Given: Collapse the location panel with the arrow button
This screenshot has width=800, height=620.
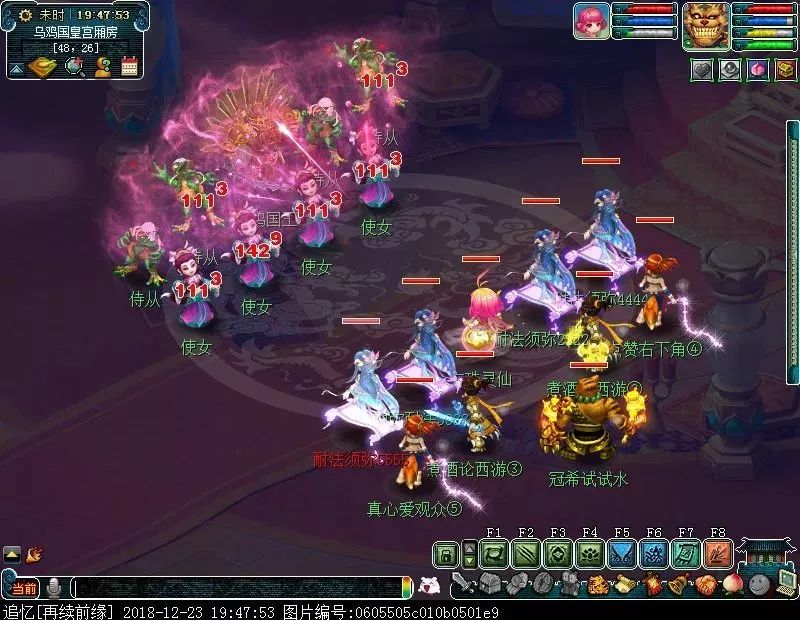Looking at the screenshot, I should (x=16, y=68).
